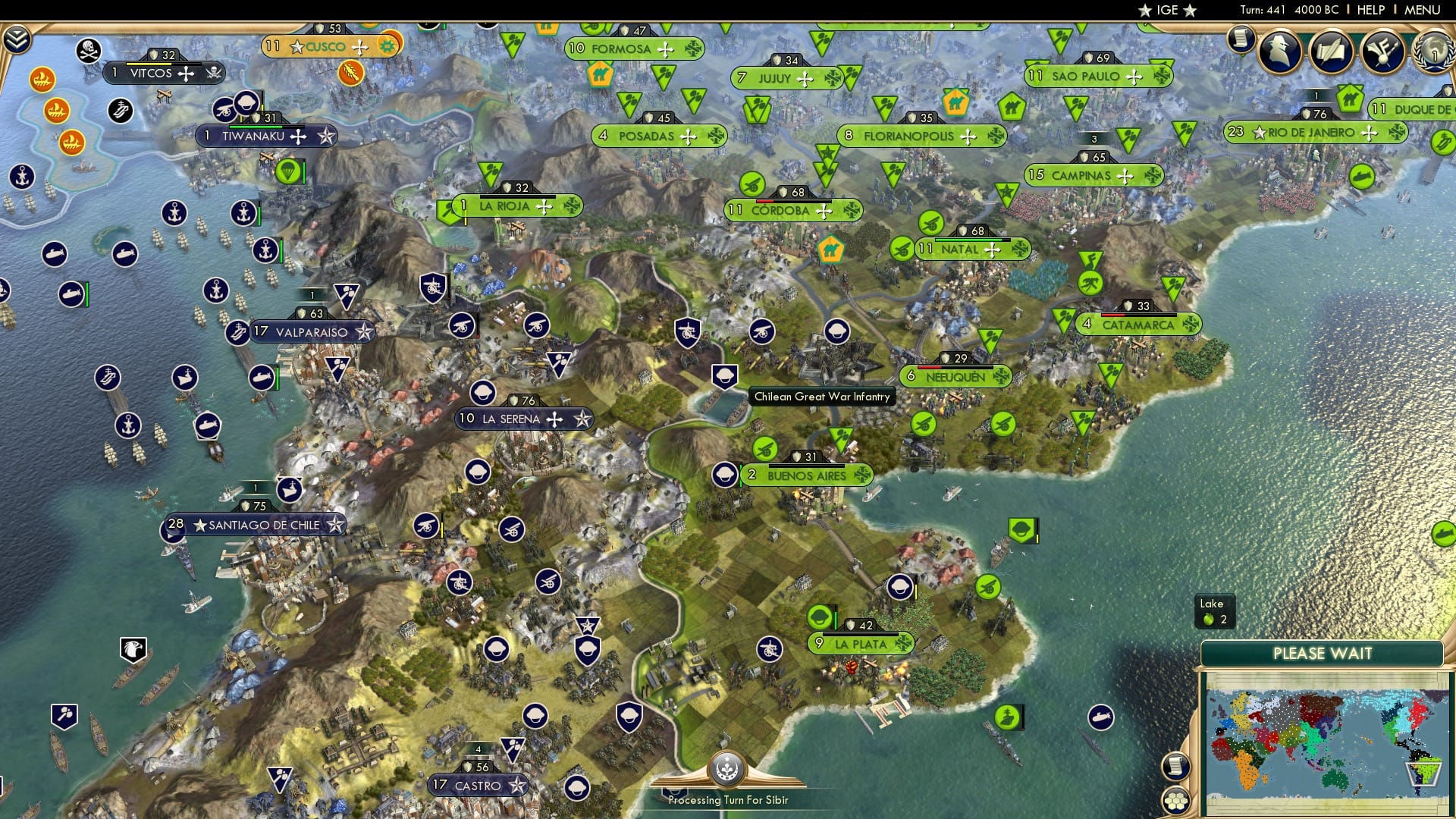
Task: Toggle strategic view with the hex grid icon
Action: pyautogui.click(x=1176, y=800)
